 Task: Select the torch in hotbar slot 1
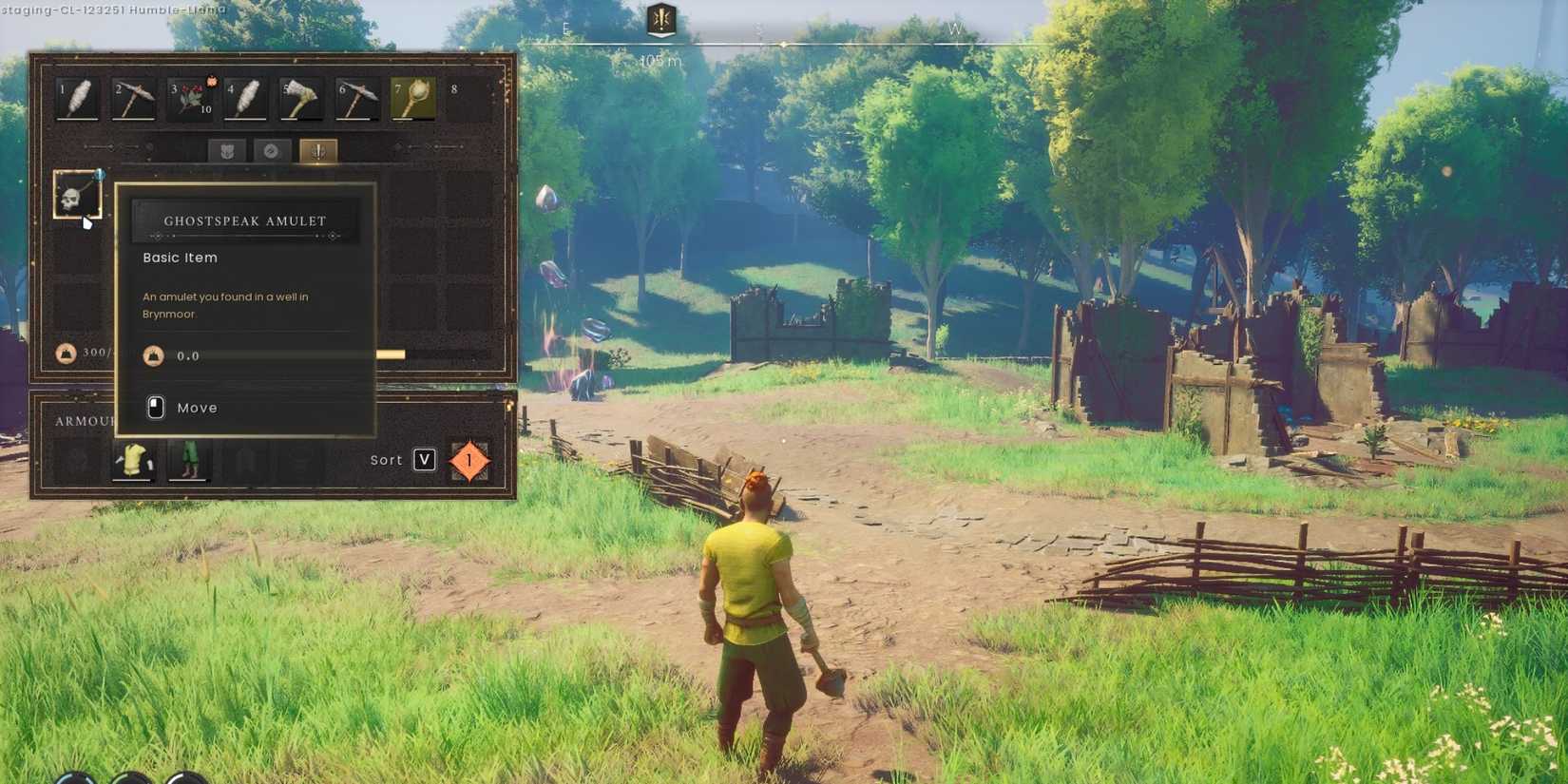click(x=76, y=98)
